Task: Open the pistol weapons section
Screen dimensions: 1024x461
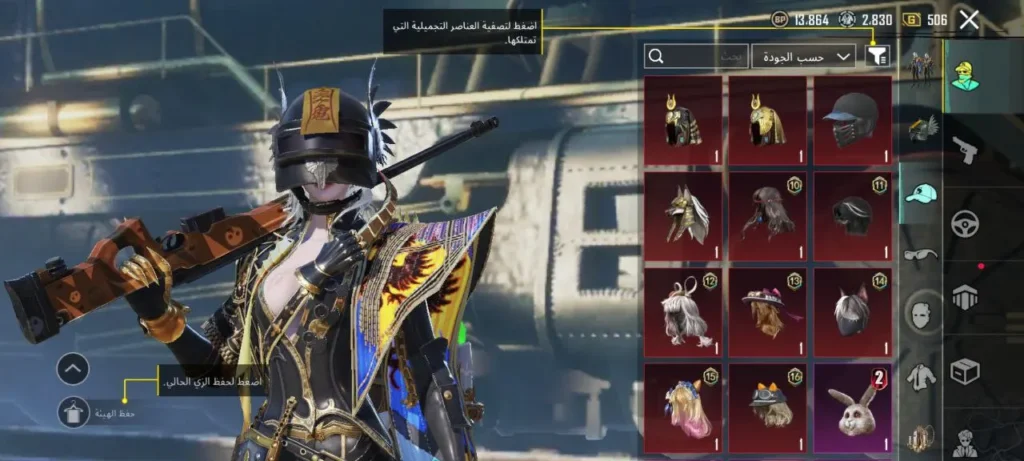Action: (965, 148)
